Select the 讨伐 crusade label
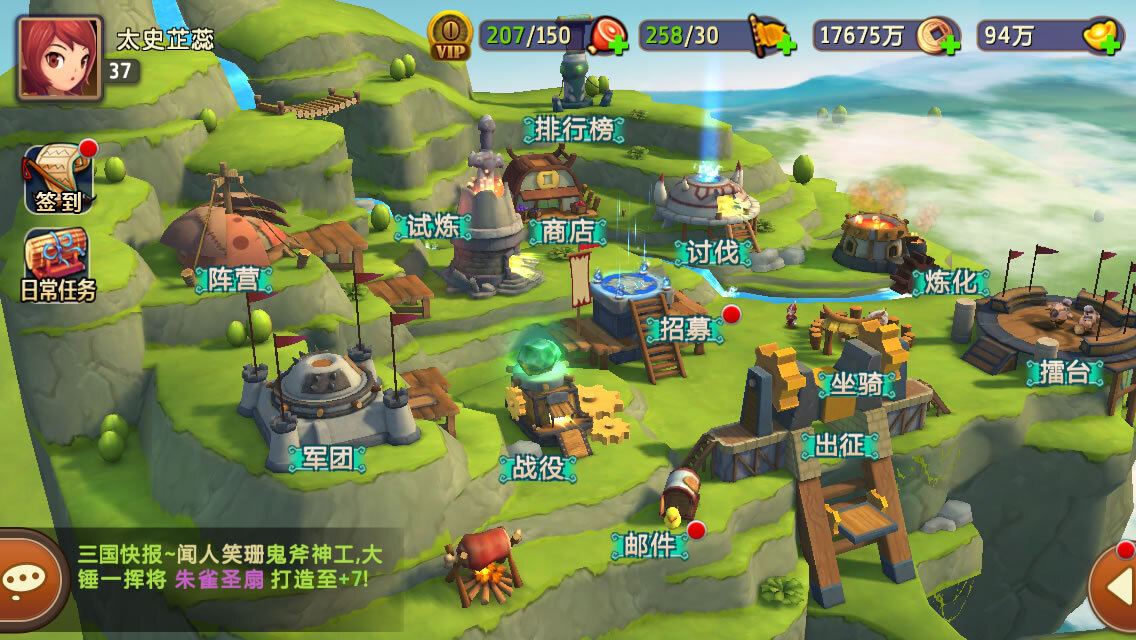This screenshot has width=1136, height=640. (x=712, y=252)
